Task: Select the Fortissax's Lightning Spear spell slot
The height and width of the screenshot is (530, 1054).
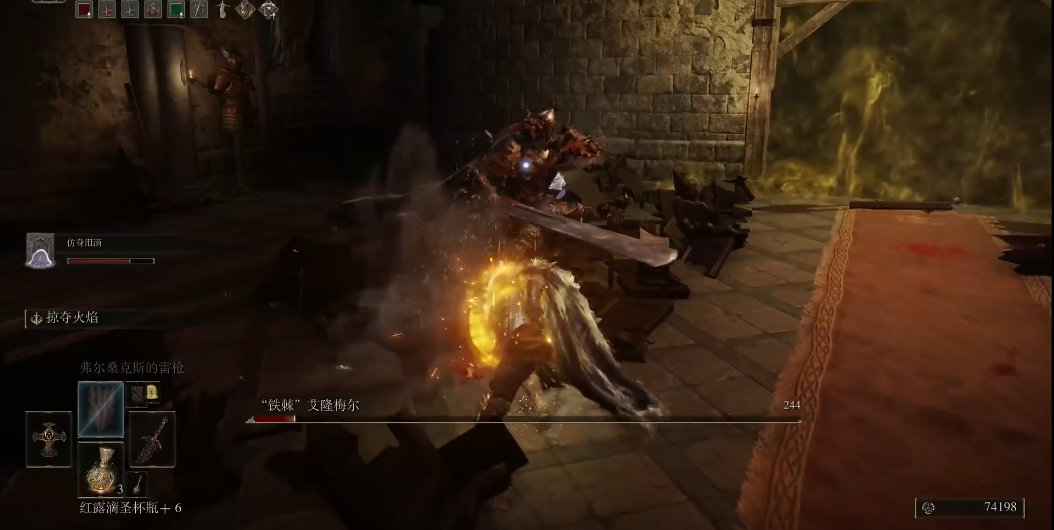Action: (101, 408)
